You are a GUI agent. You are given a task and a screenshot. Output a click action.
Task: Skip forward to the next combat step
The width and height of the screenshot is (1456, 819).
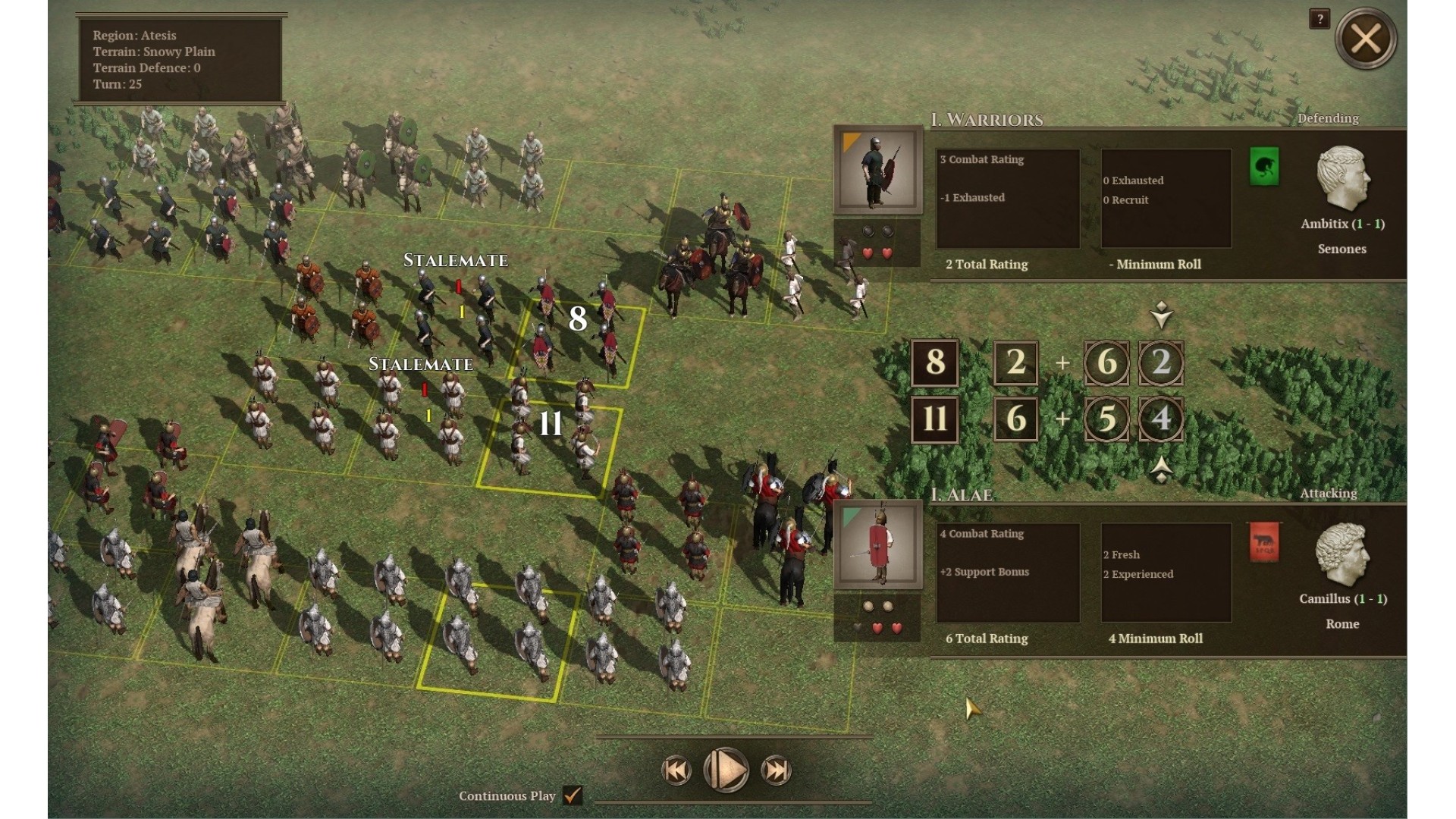click(776, 770)
